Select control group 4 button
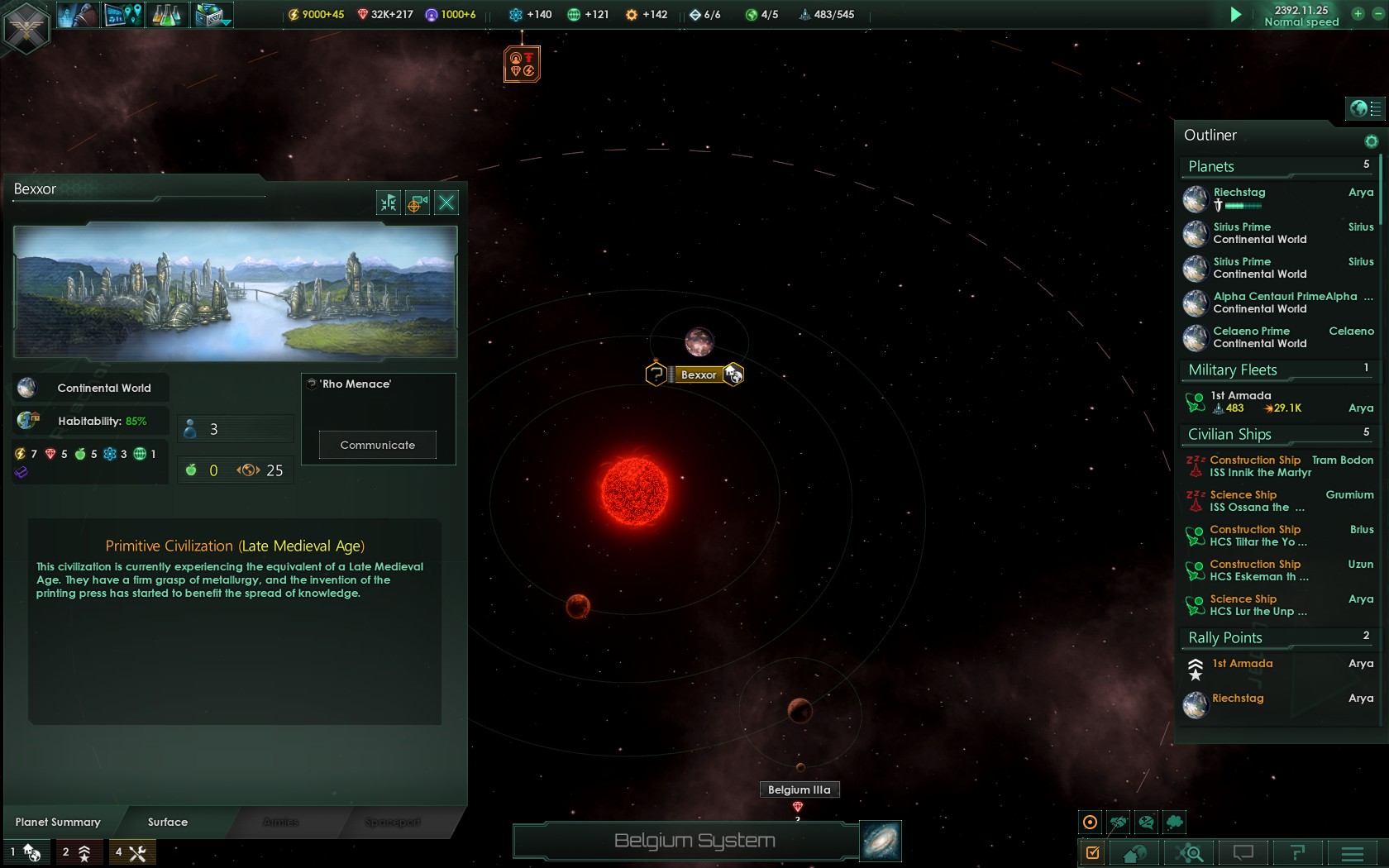1389x868 pixels. click(131, 852)
